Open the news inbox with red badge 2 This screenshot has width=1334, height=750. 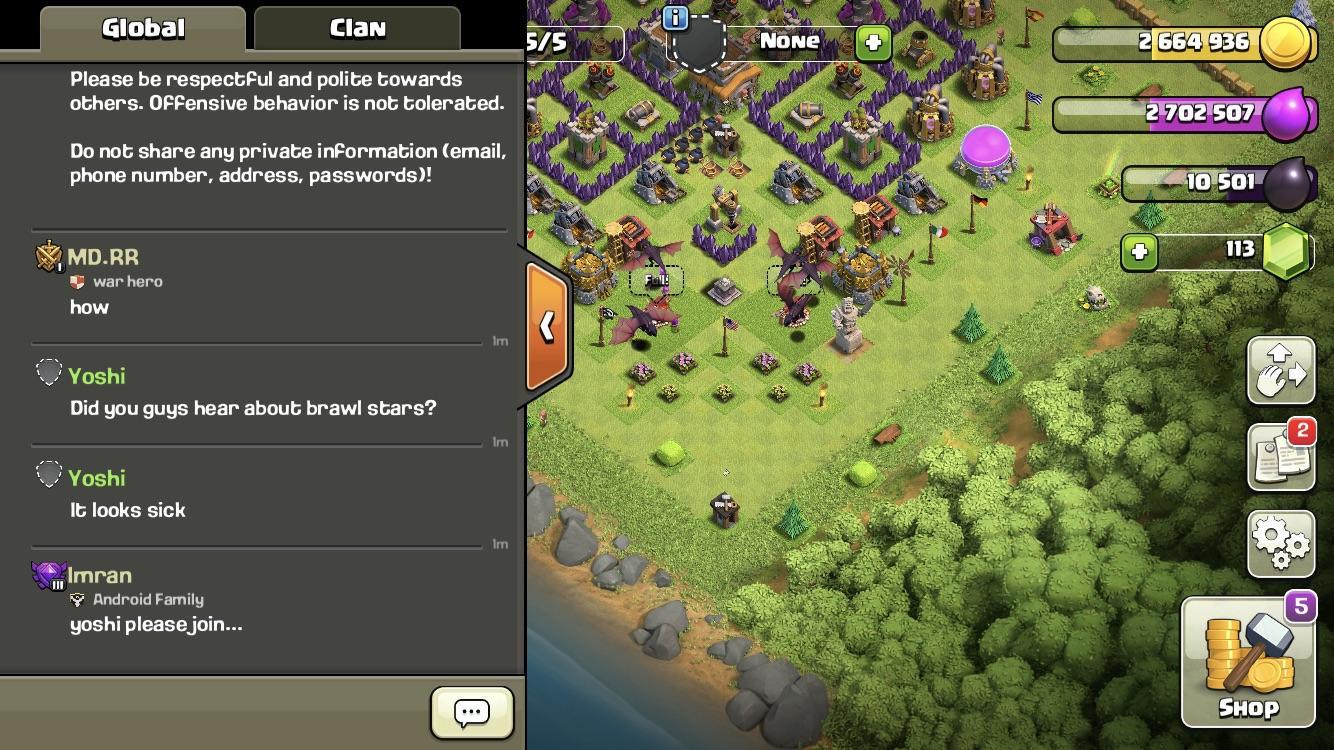click(1281, 455)
